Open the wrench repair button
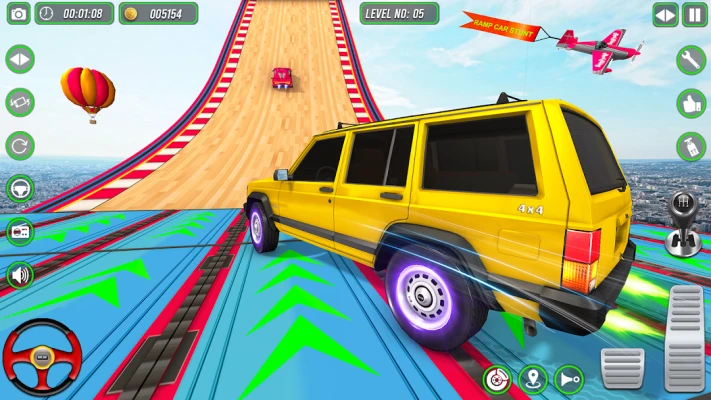The width and height of the screenshot is (711, 400). 691,59
